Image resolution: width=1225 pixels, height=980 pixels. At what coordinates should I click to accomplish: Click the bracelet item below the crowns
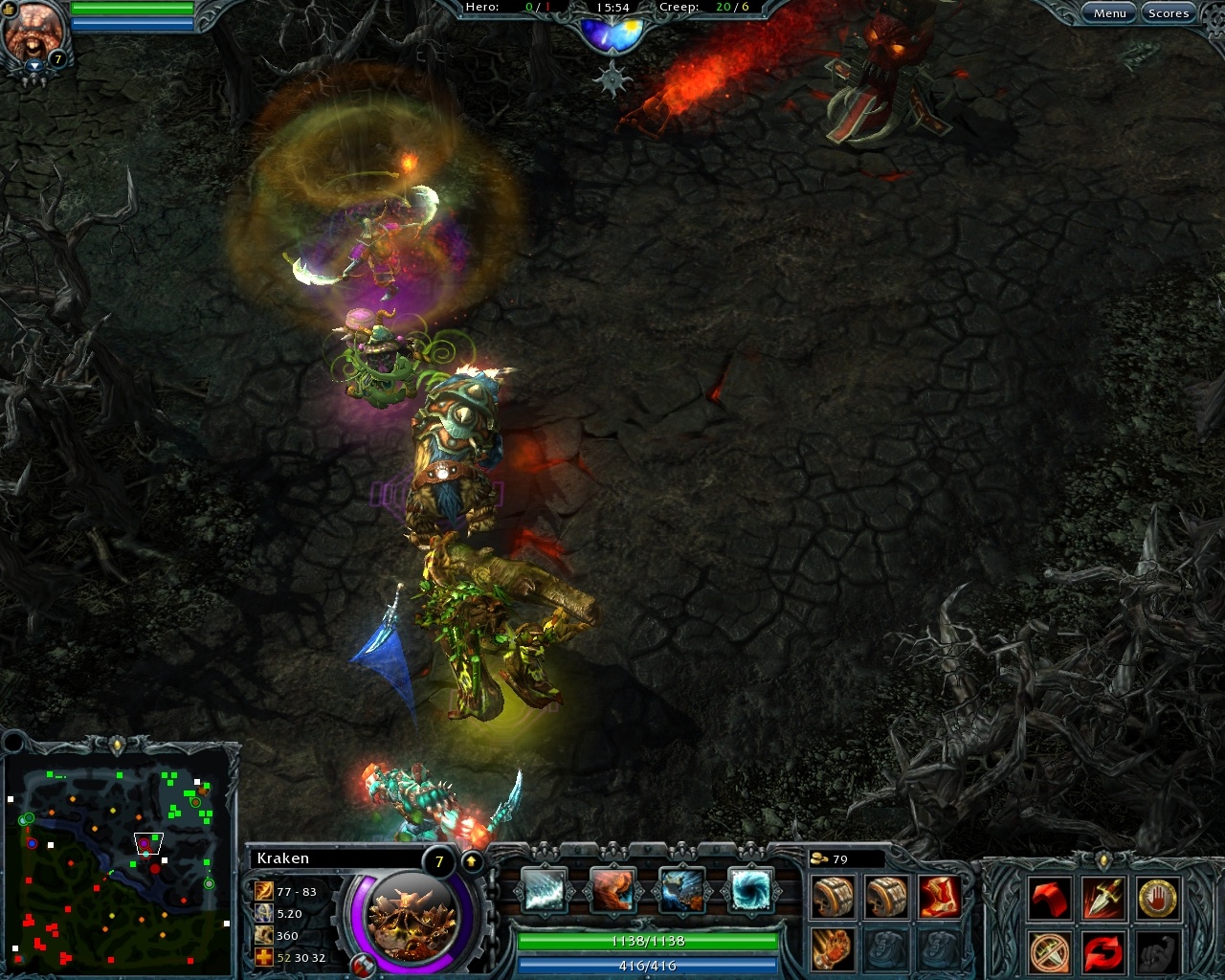point(832,947)
